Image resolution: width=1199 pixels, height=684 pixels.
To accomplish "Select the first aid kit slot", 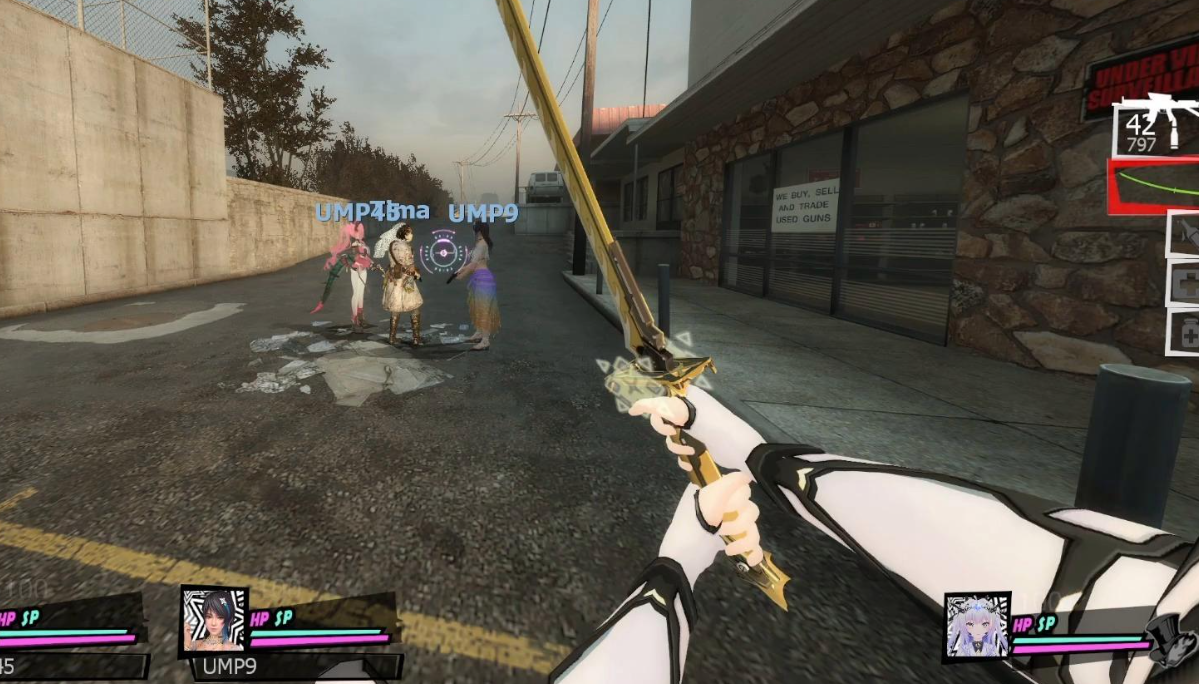I will click(x=1184, y=284).
